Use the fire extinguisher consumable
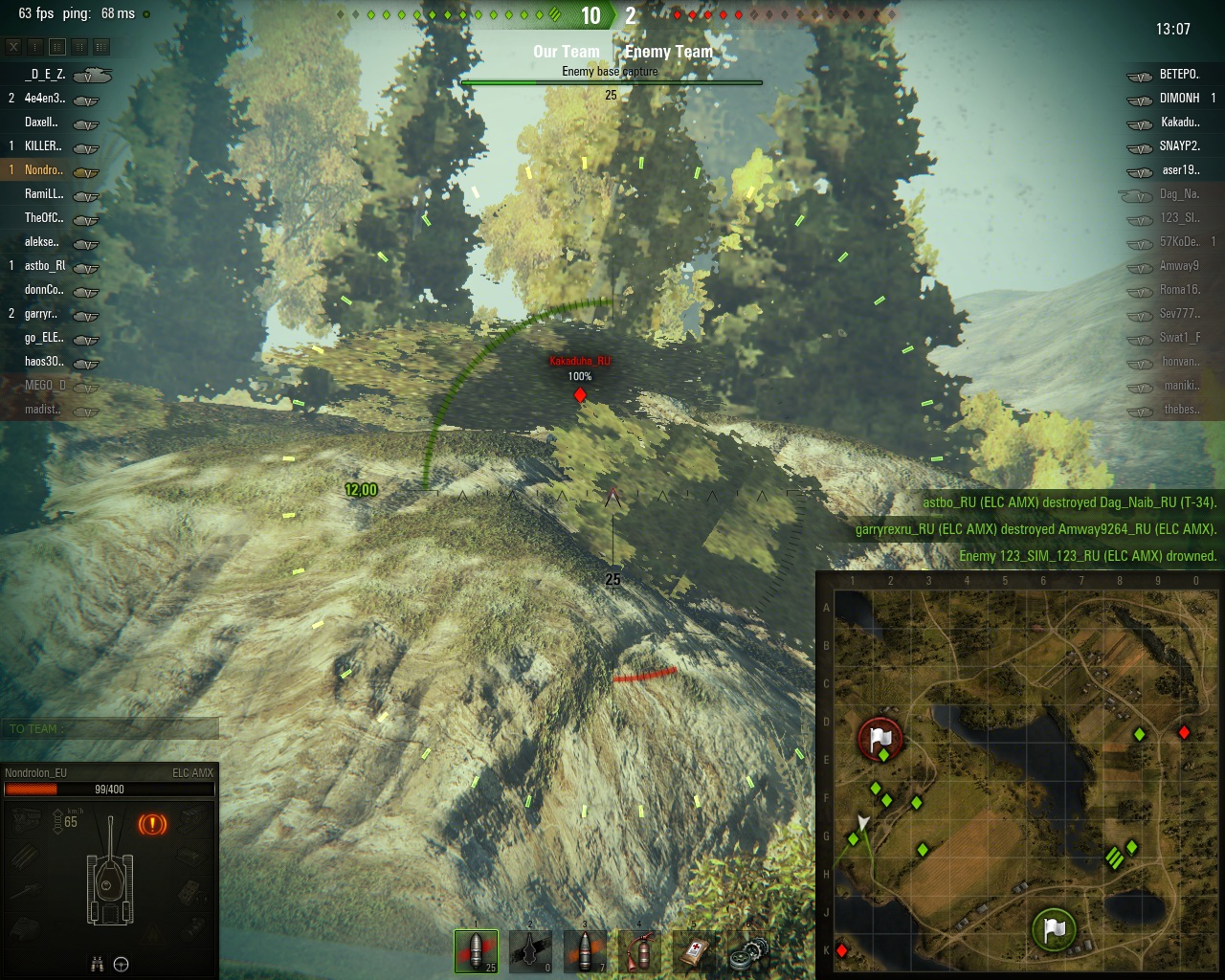 click(x=639, y=950)
